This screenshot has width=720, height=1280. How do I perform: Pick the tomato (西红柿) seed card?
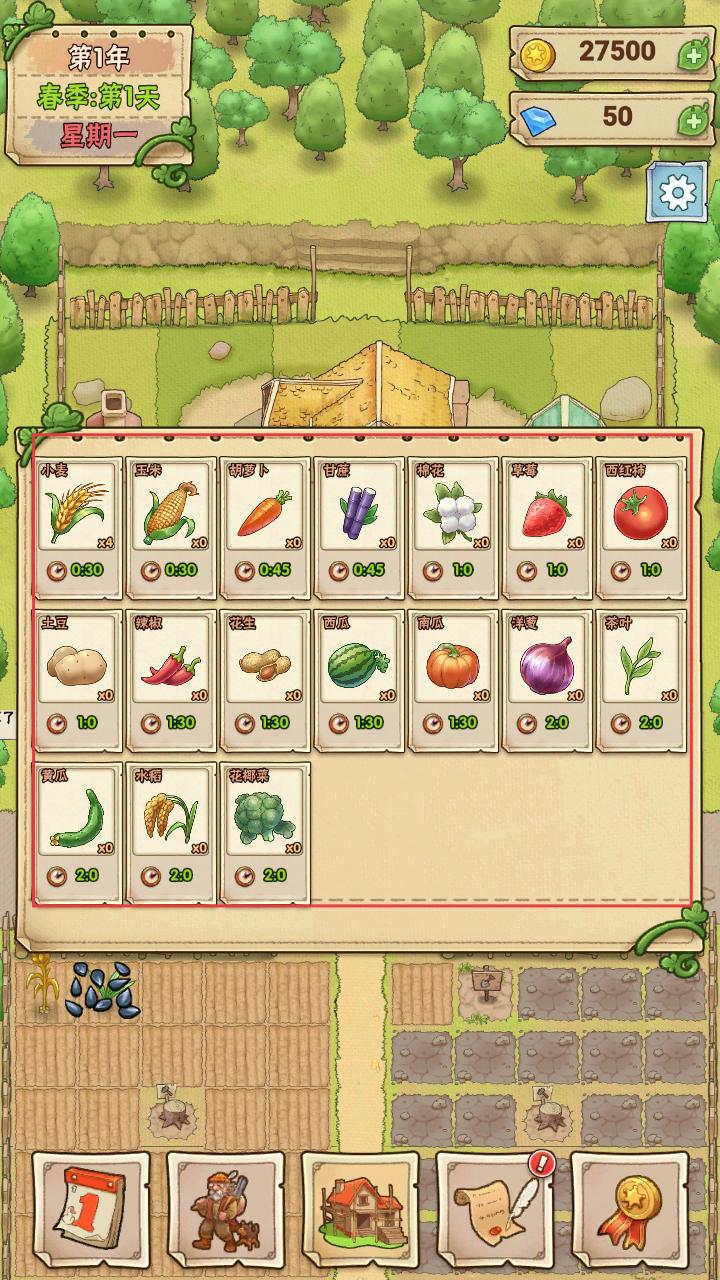click(x=641, y=520)
